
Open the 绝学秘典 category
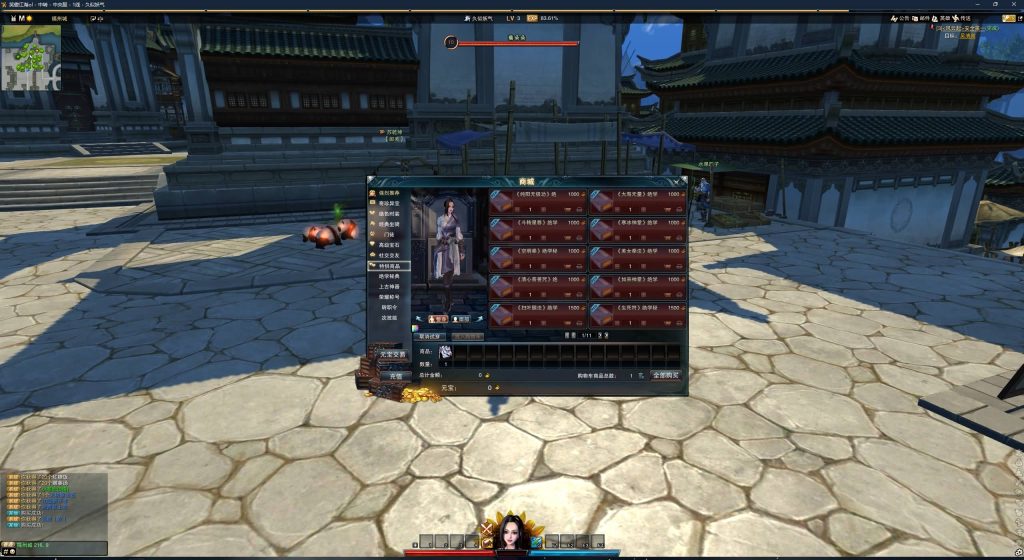coord(390,277)
